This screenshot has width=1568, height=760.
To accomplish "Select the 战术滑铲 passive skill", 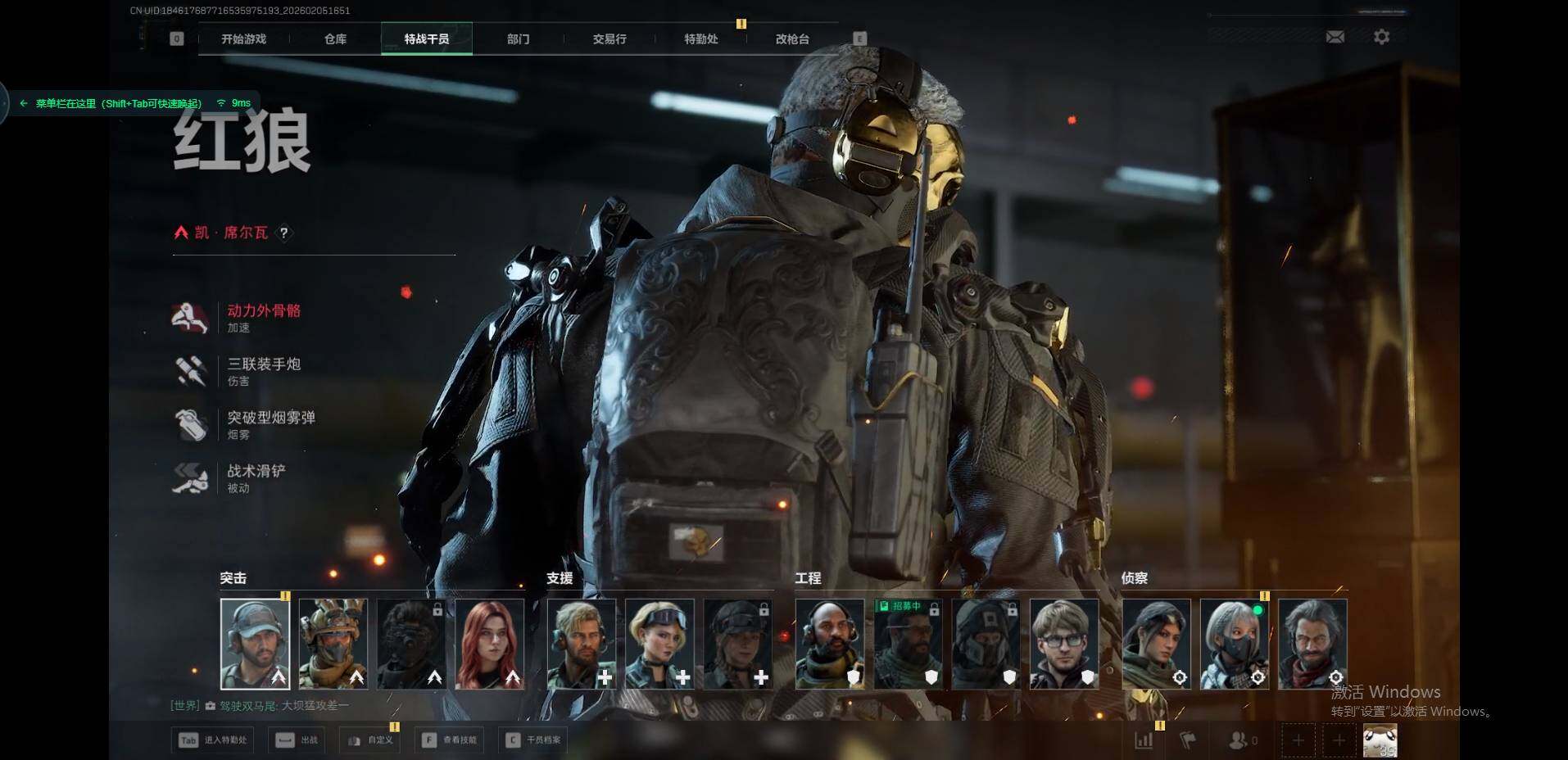I will (256, 471).
